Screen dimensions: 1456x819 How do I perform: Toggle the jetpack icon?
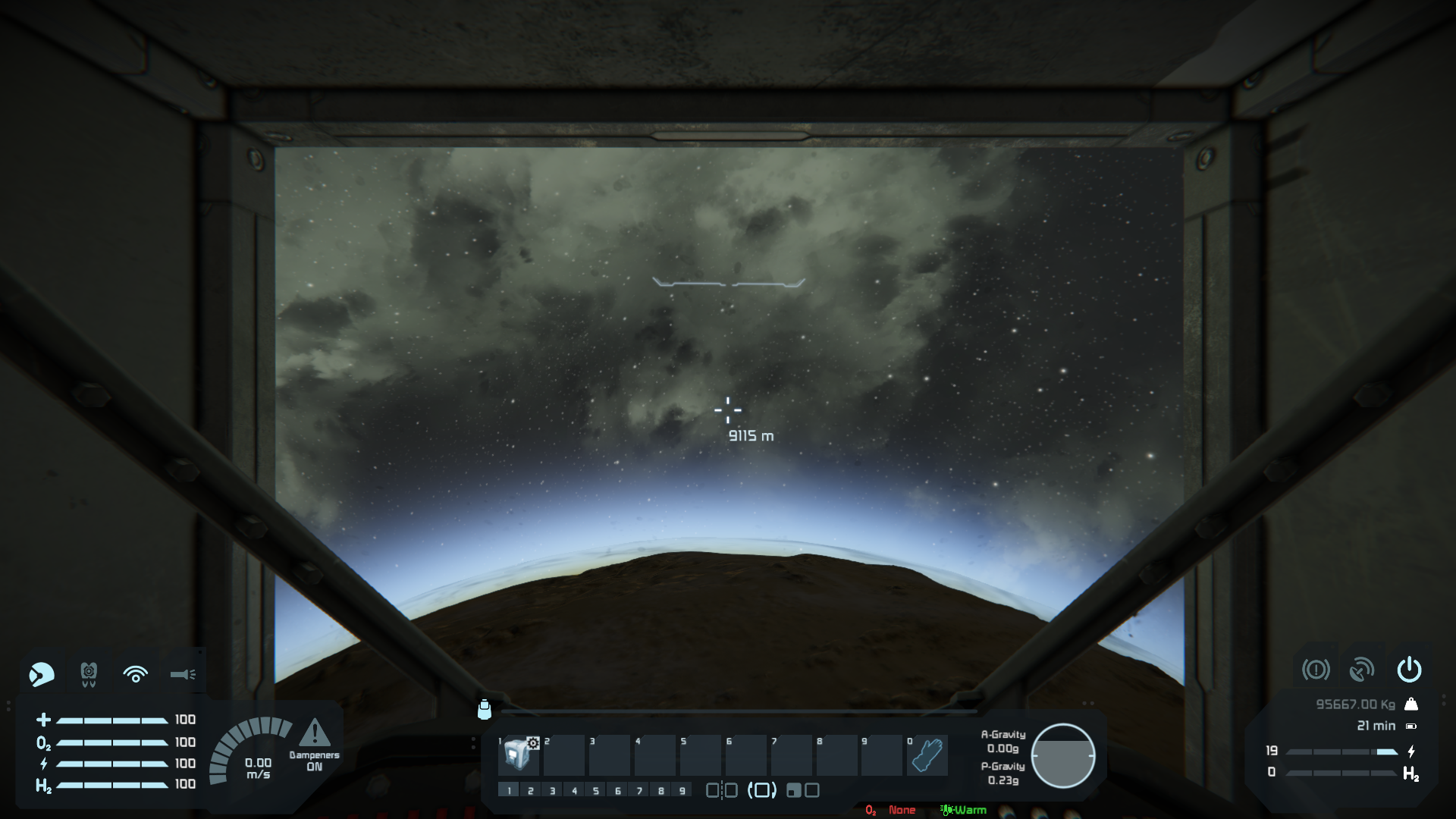[89, 673]
